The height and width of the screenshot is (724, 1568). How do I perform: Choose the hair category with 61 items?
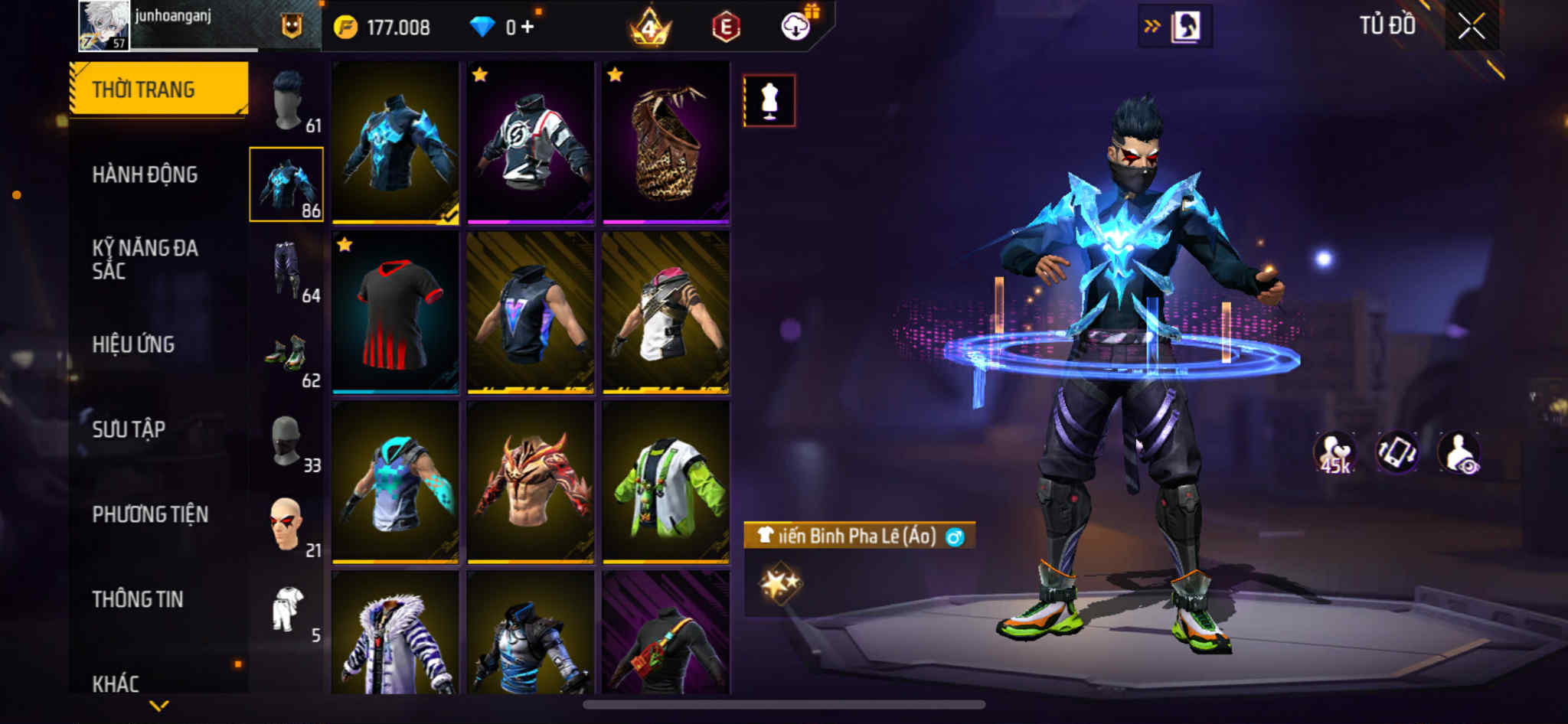[289, 101]
